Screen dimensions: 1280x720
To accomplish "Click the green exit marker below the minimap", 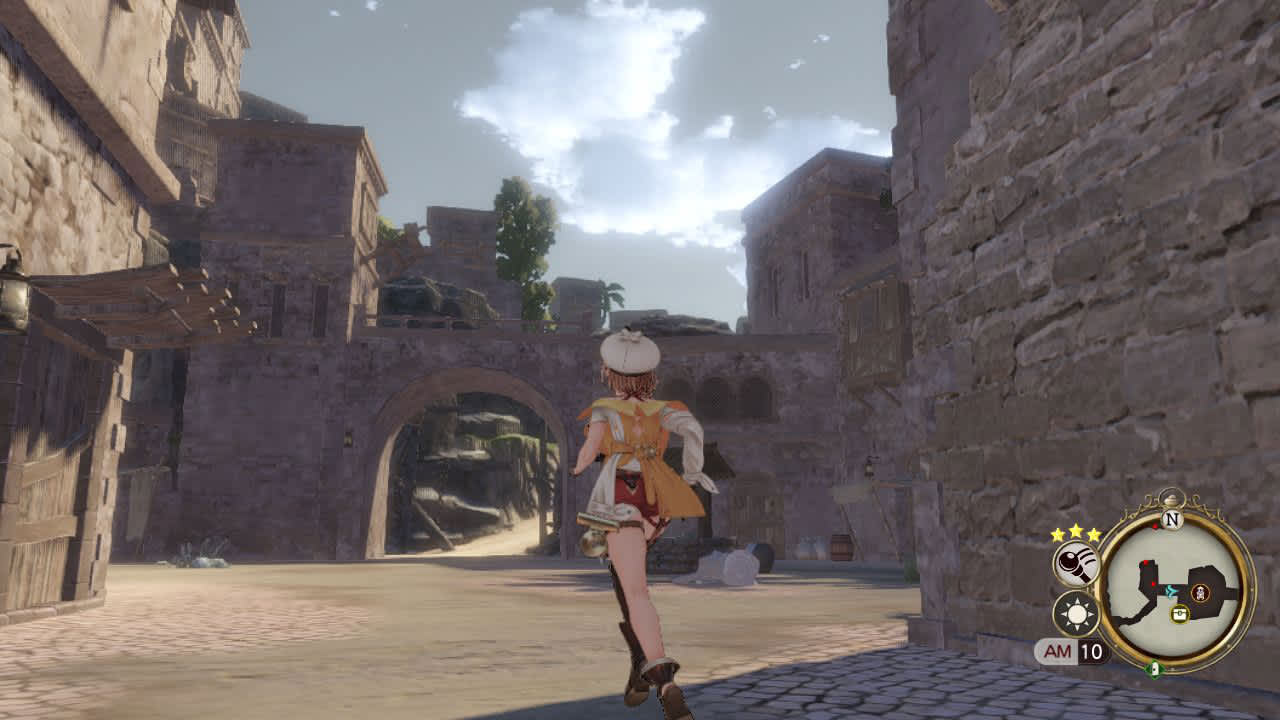I will pyautogui.click(x=1154, y=668).
